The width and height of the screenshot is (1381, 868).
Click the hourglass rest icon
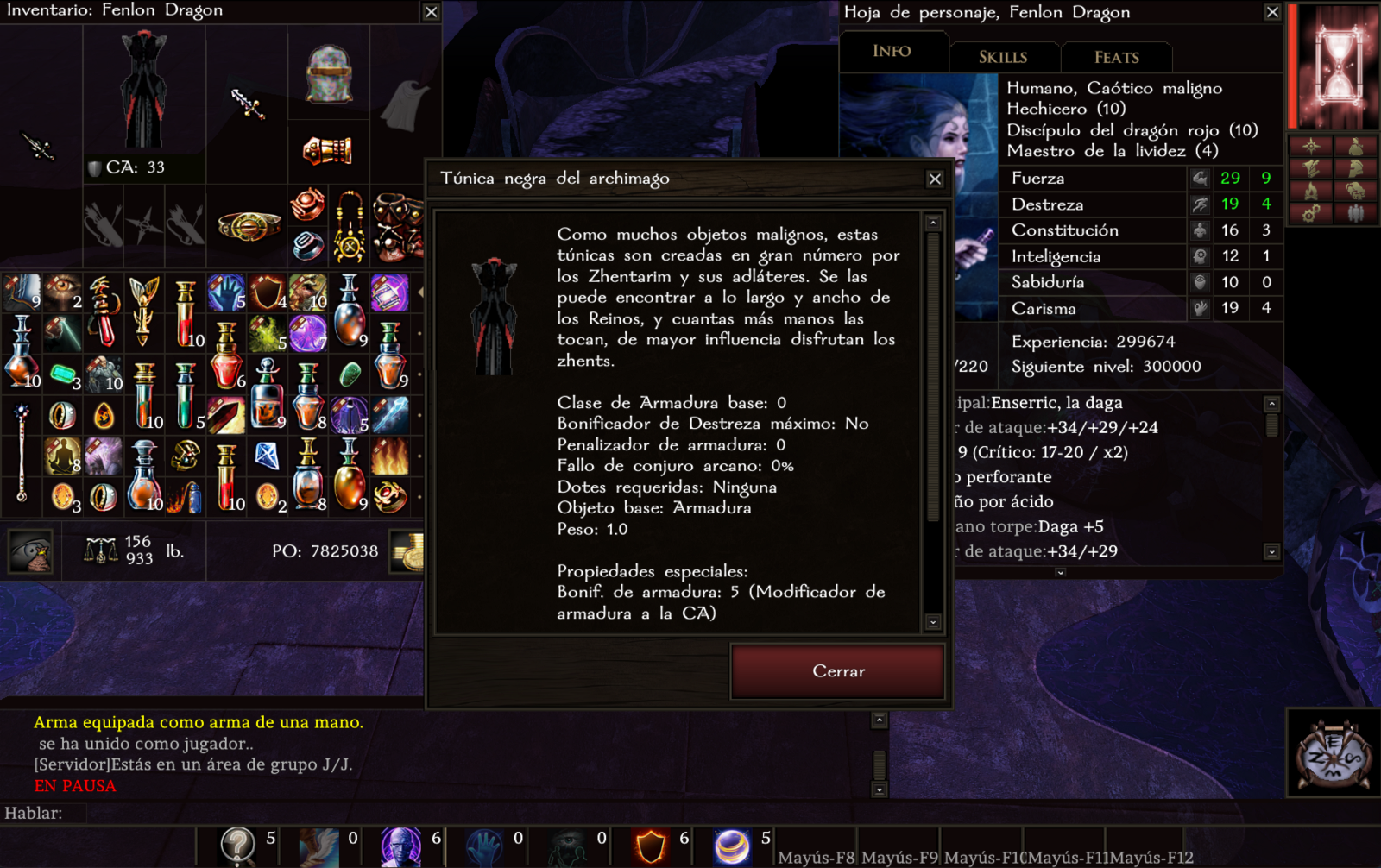(1337, 66)
